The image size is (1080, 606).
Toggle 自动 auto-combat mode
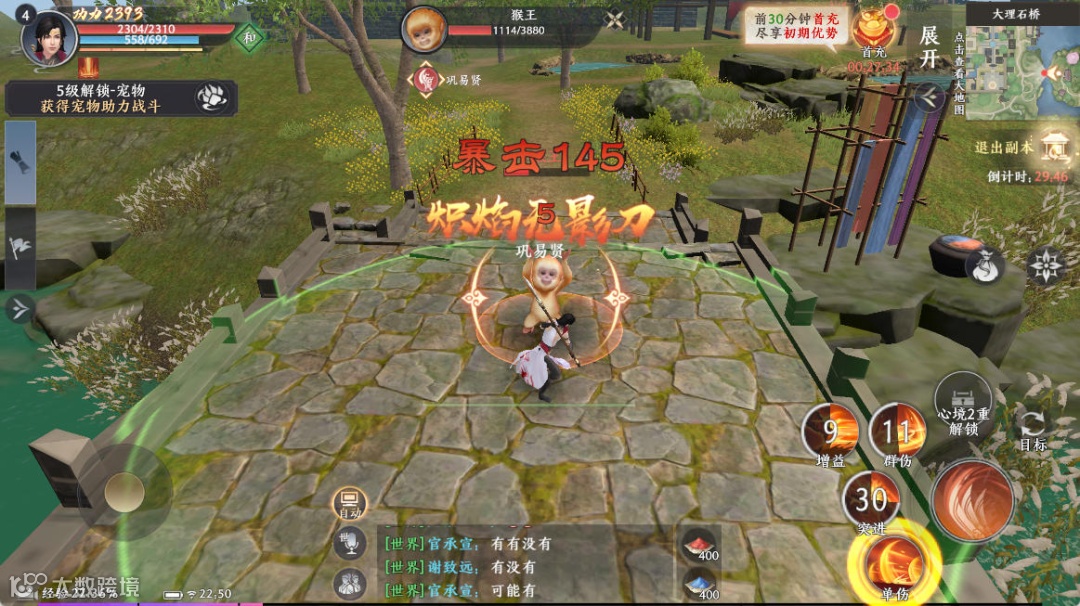(x=349, y=504)
